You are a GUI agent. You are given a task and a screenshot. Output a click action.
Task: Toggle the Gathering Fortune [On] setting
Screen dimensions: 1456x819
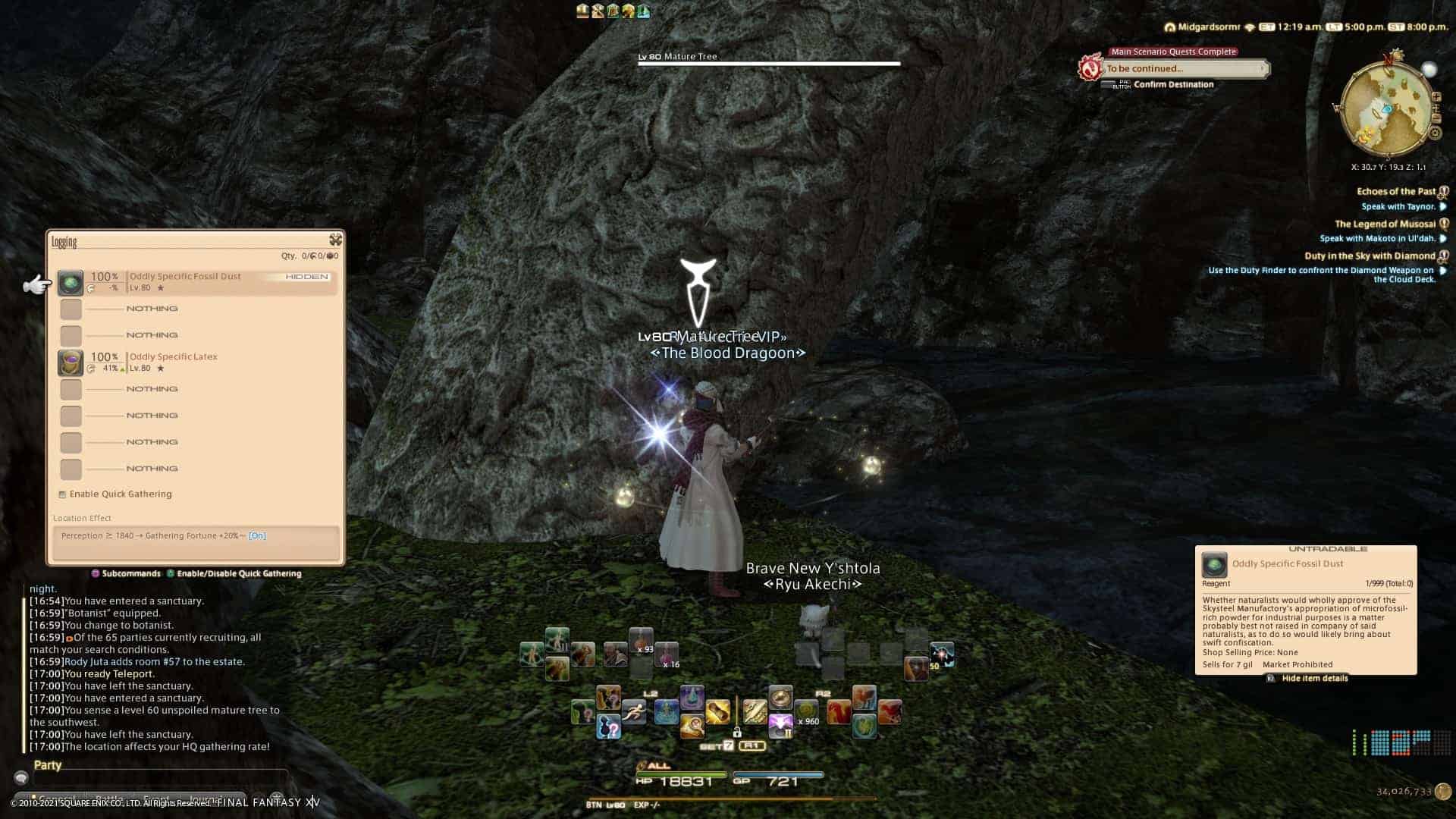[x=257, y=535]
